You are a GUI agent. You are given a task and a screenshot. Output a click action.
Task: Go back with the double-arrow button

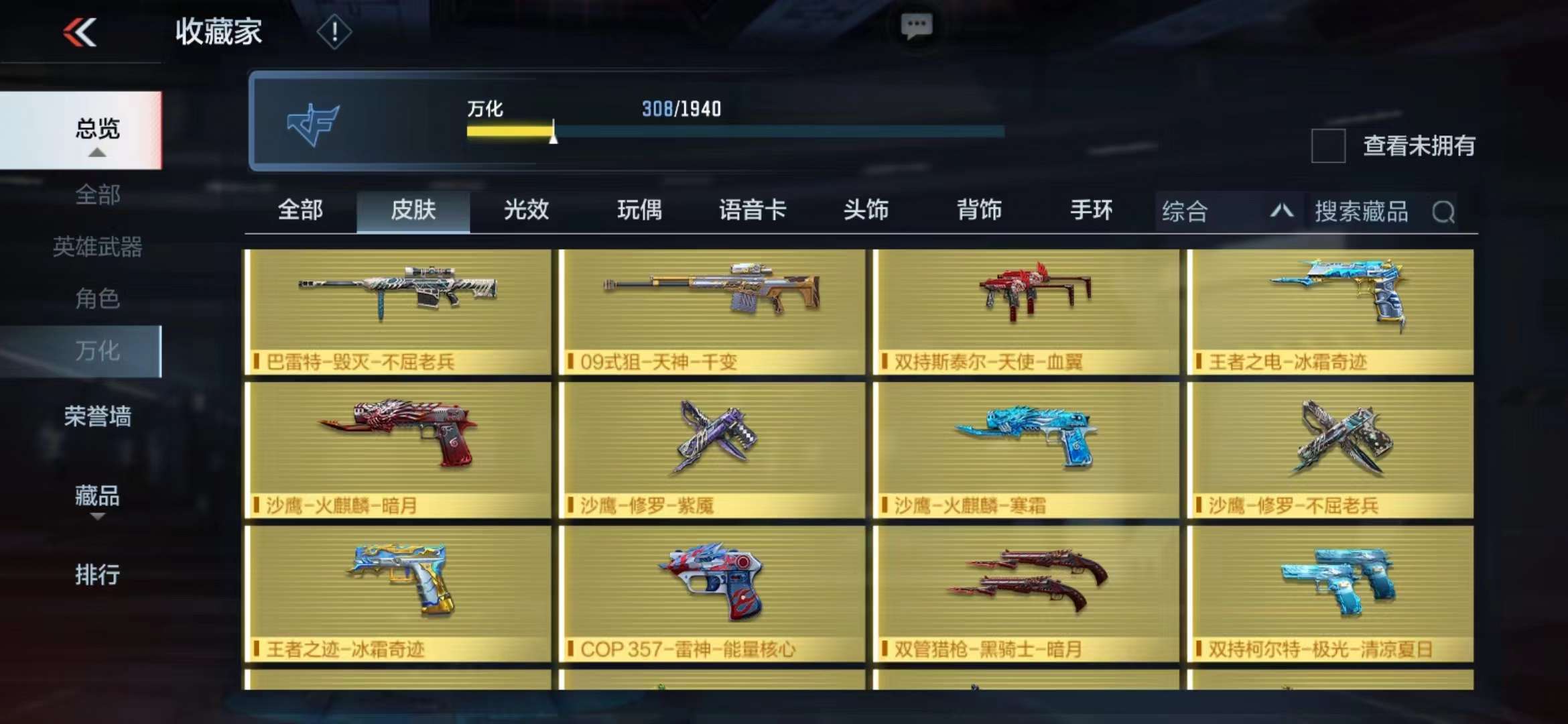(x=80, y=32)
